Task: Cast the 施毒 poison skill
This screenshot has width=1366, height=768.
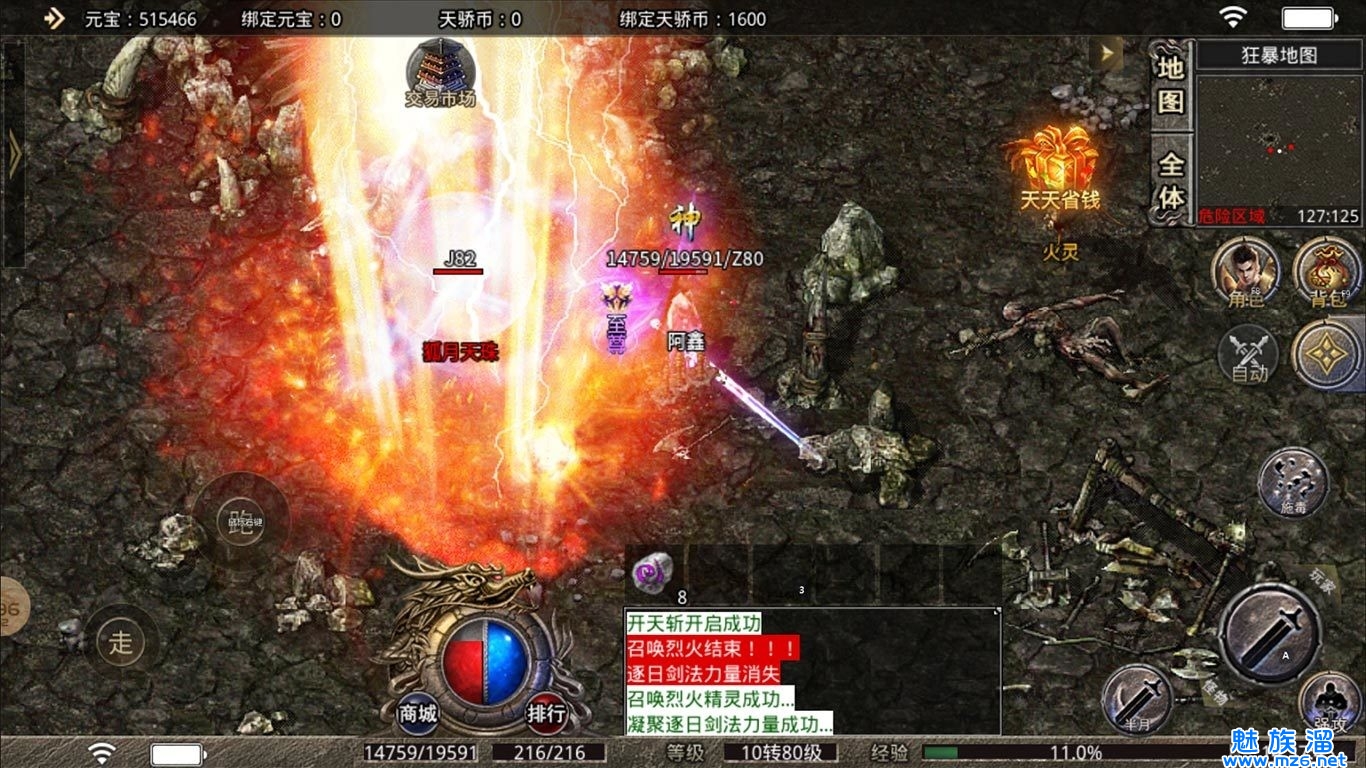Action: (1292, 484)
